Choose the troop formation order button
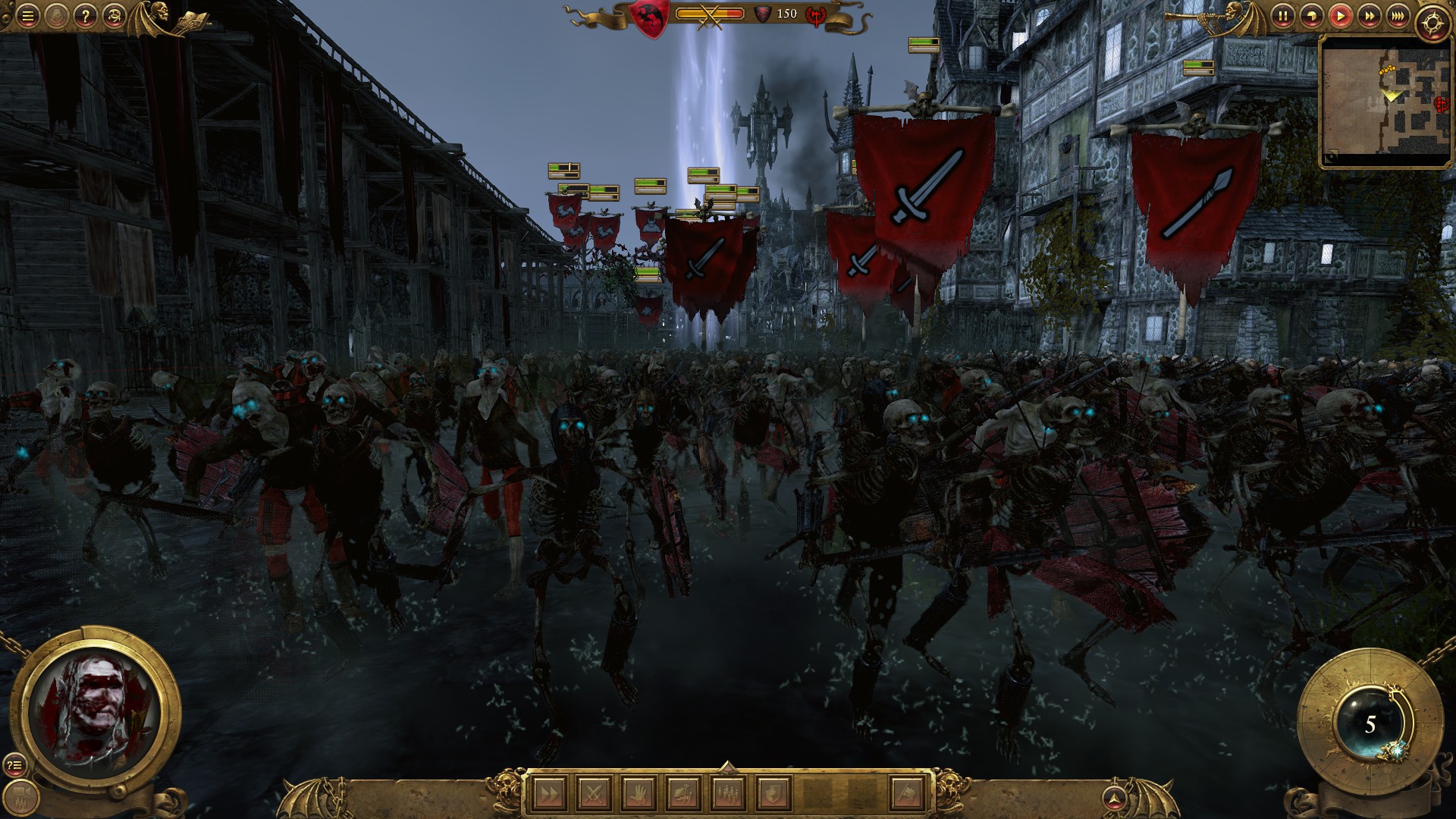This screenshot has height=819, width=1456. click(x=727, y=794)
